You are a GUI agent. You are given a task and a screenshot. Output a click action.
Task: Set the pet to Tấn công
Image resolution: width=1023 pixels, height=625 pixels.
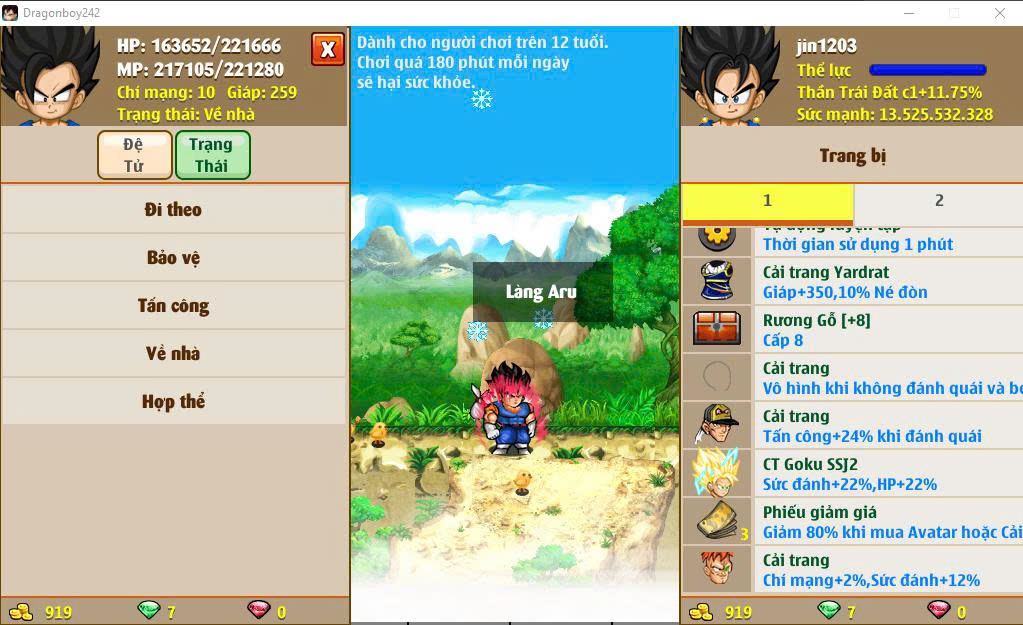coord(174,306)
